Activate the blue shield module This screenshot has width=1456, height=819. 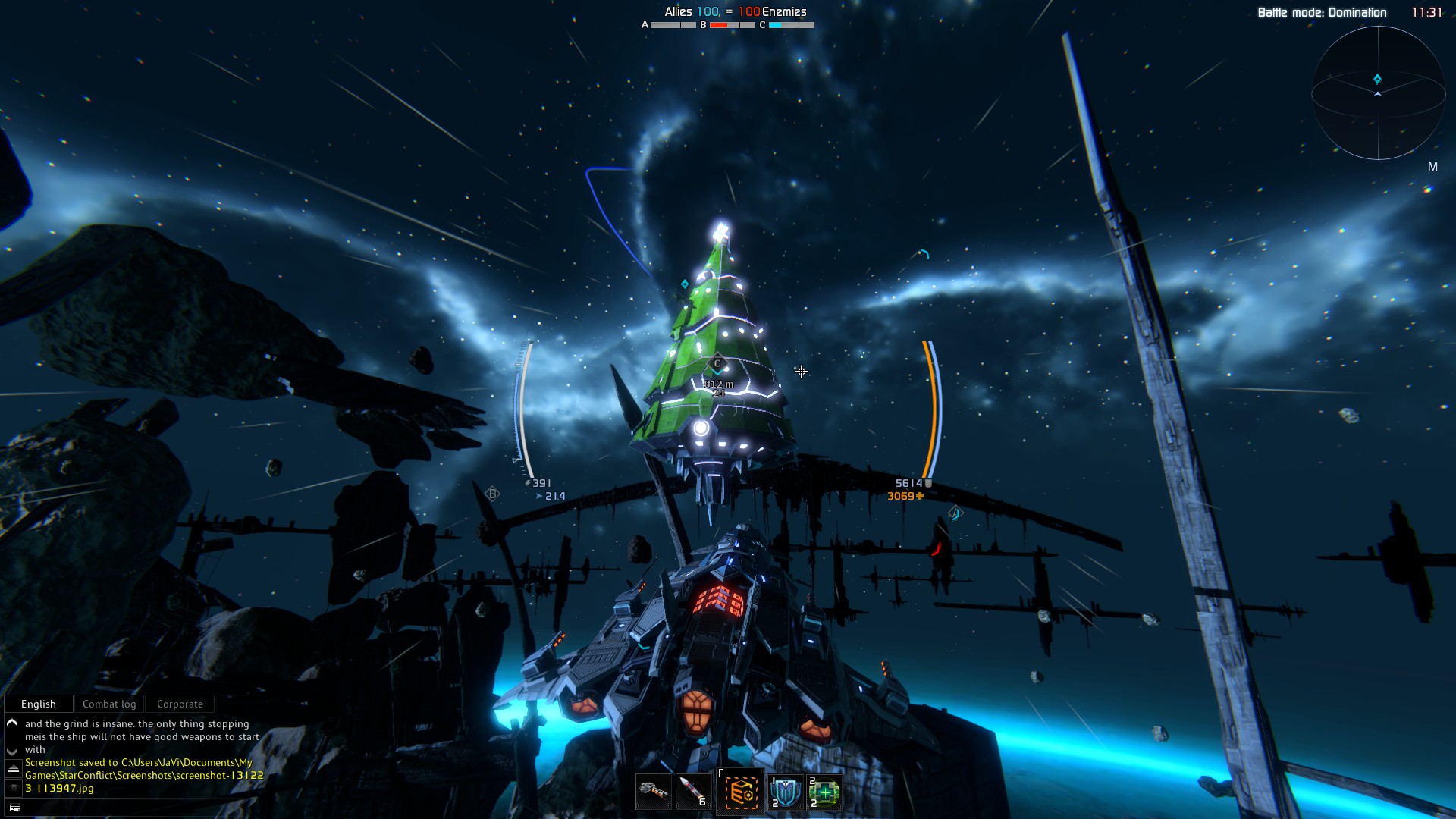(x=785, y=792)
